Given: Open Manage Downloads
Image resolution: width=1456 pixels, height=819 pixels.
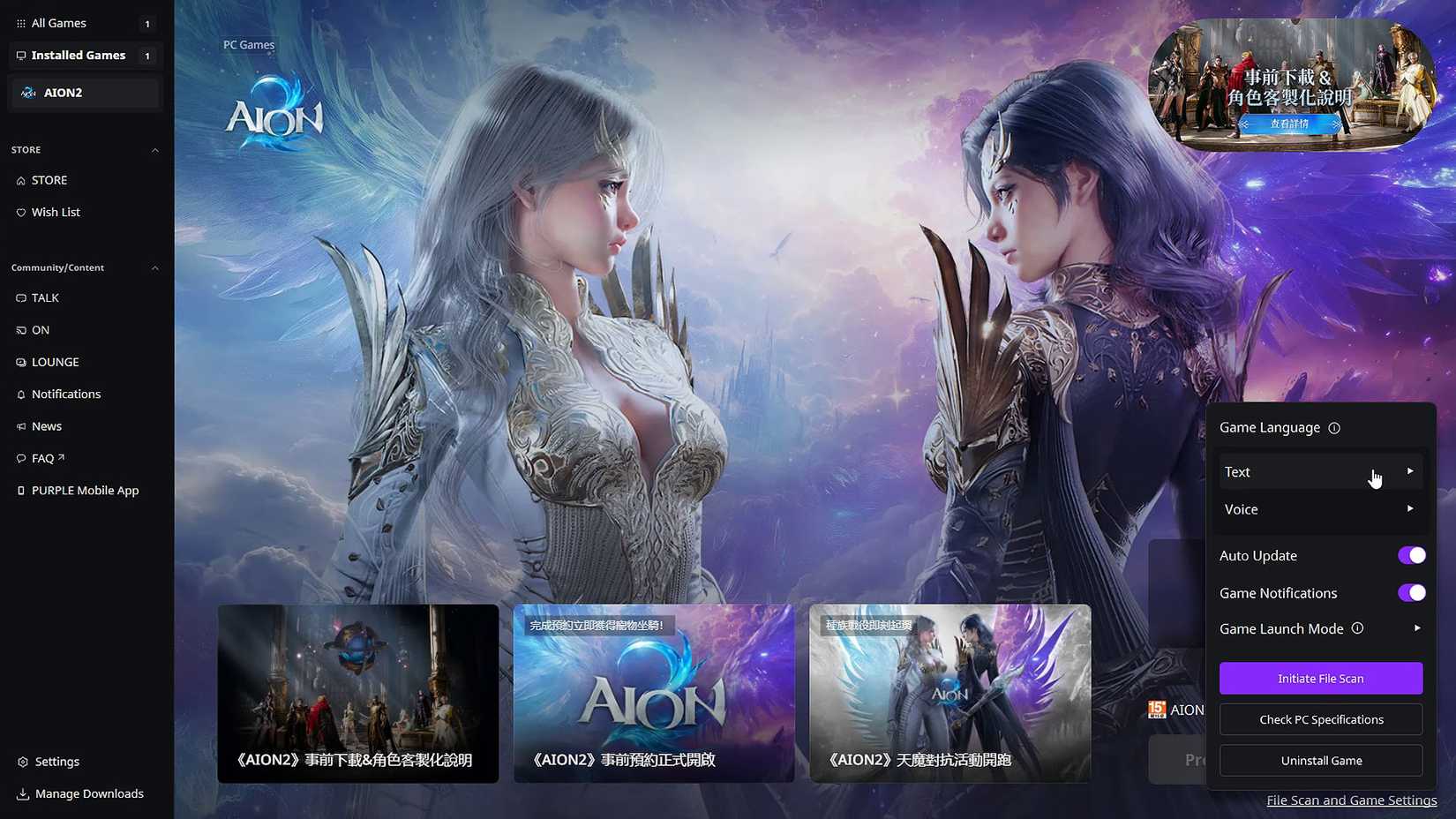Looking at the screenshot, I should click(88, 793).
